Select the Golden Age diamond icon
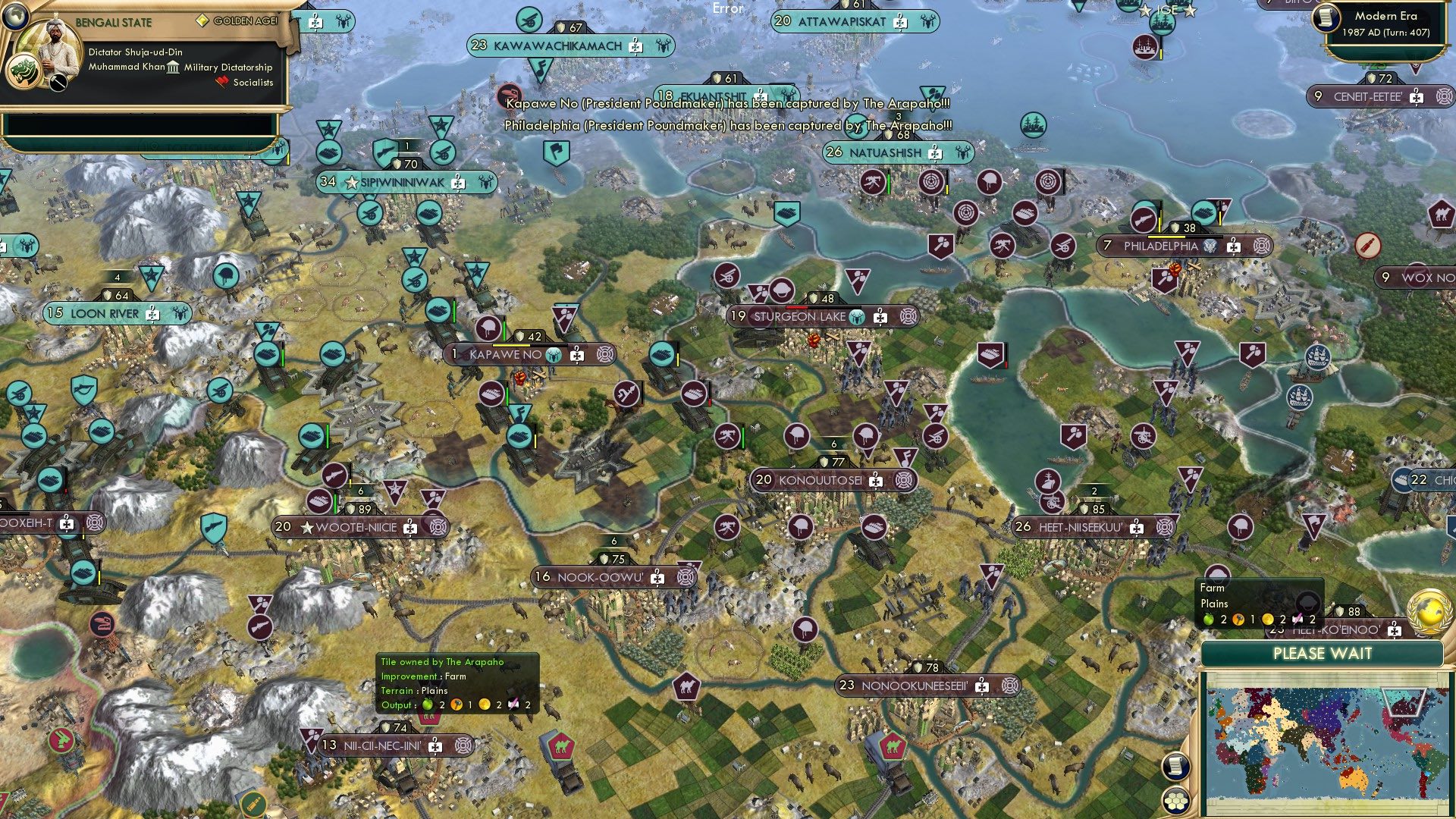The image size is (1456, 819). pos(203,21)
